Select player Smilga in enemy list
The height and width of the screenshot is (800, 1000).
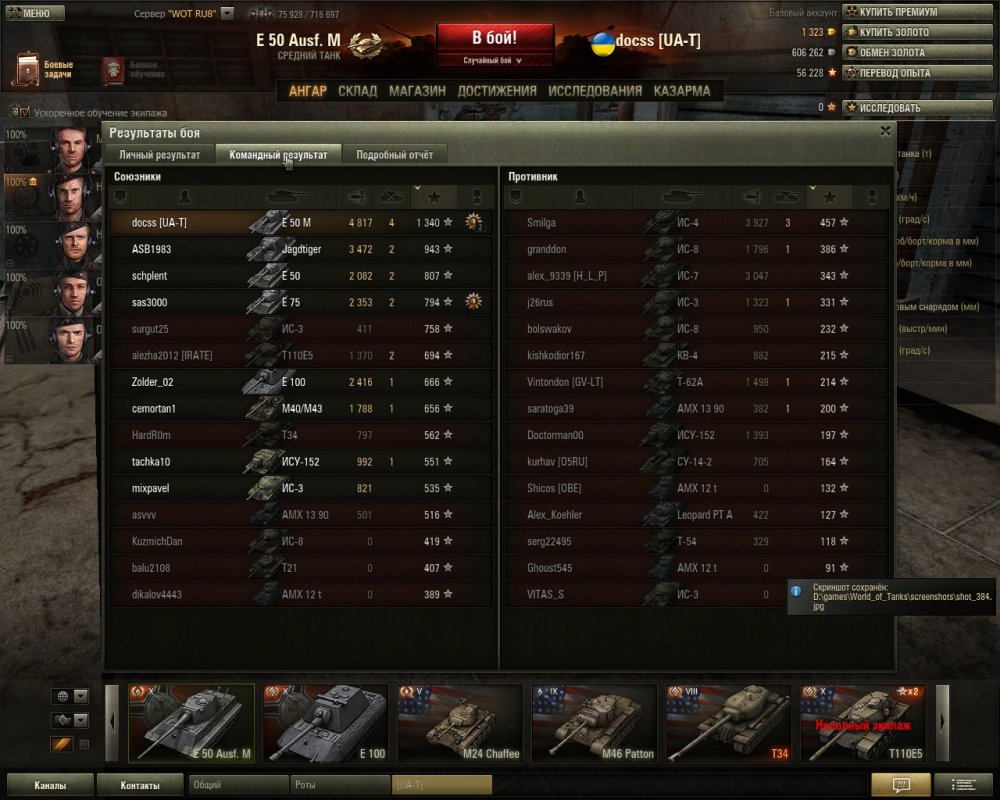[541, 223]
